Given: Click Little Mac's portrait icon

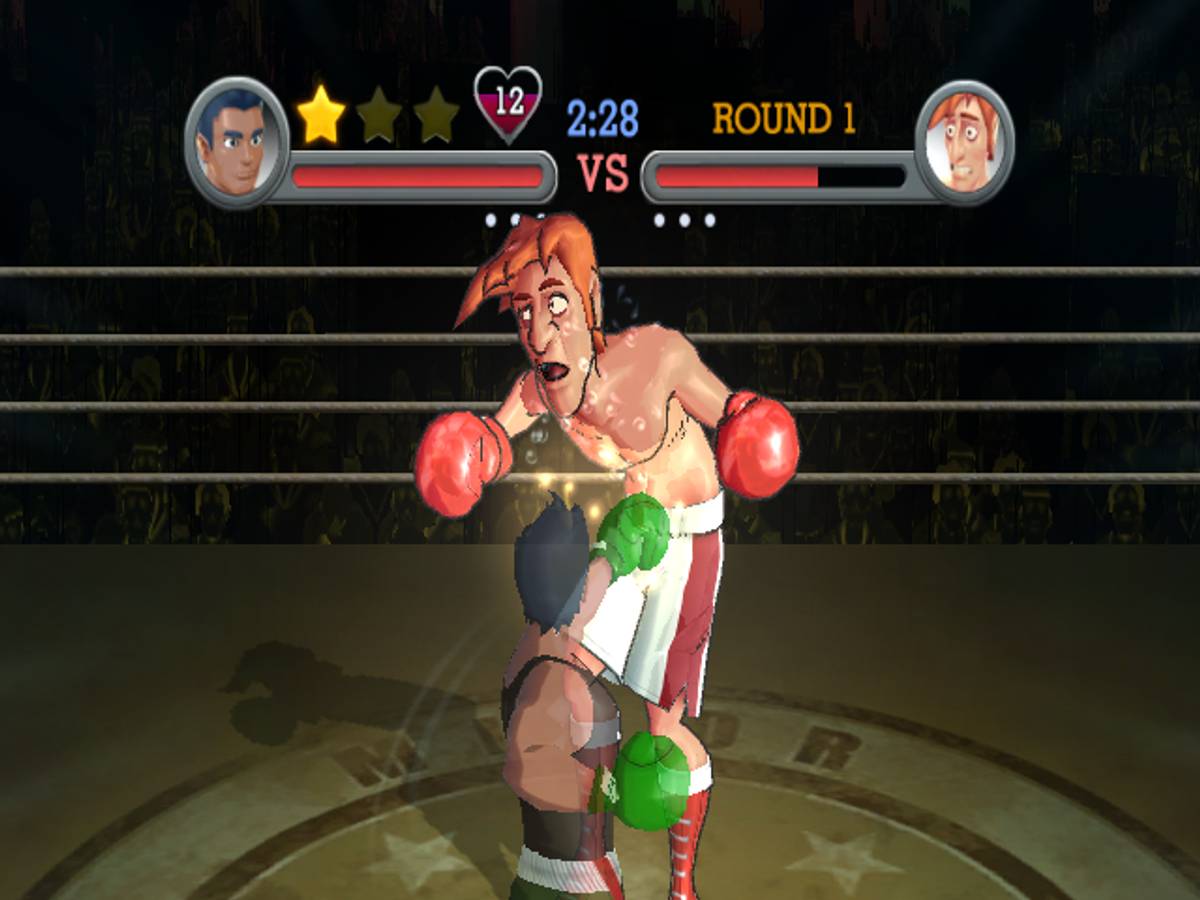Looking at the screenshot, I should coord(236,141).
